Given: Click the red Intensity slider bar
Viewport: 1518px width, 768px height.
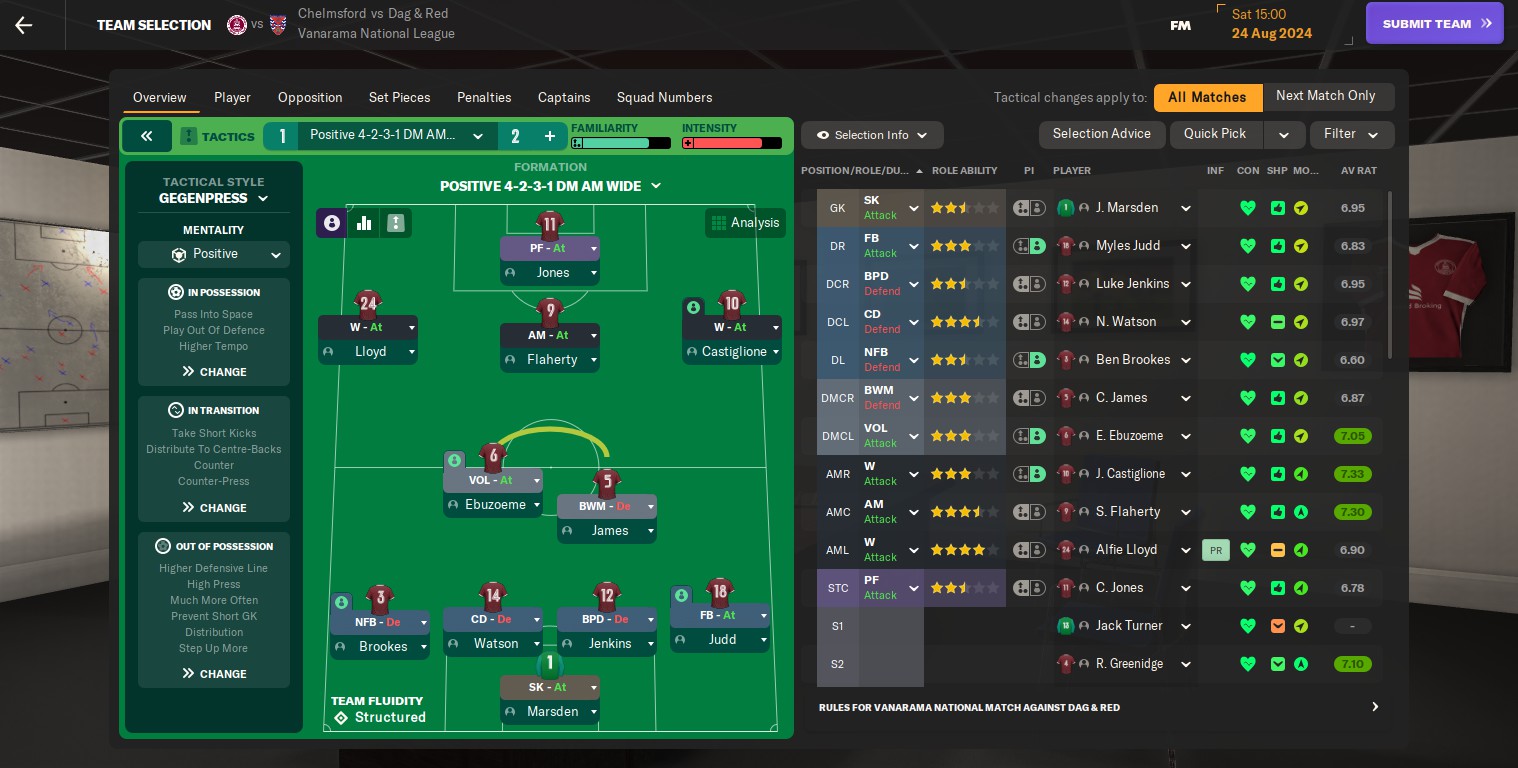Looking at the screenshot, I should tap(733, 142).
